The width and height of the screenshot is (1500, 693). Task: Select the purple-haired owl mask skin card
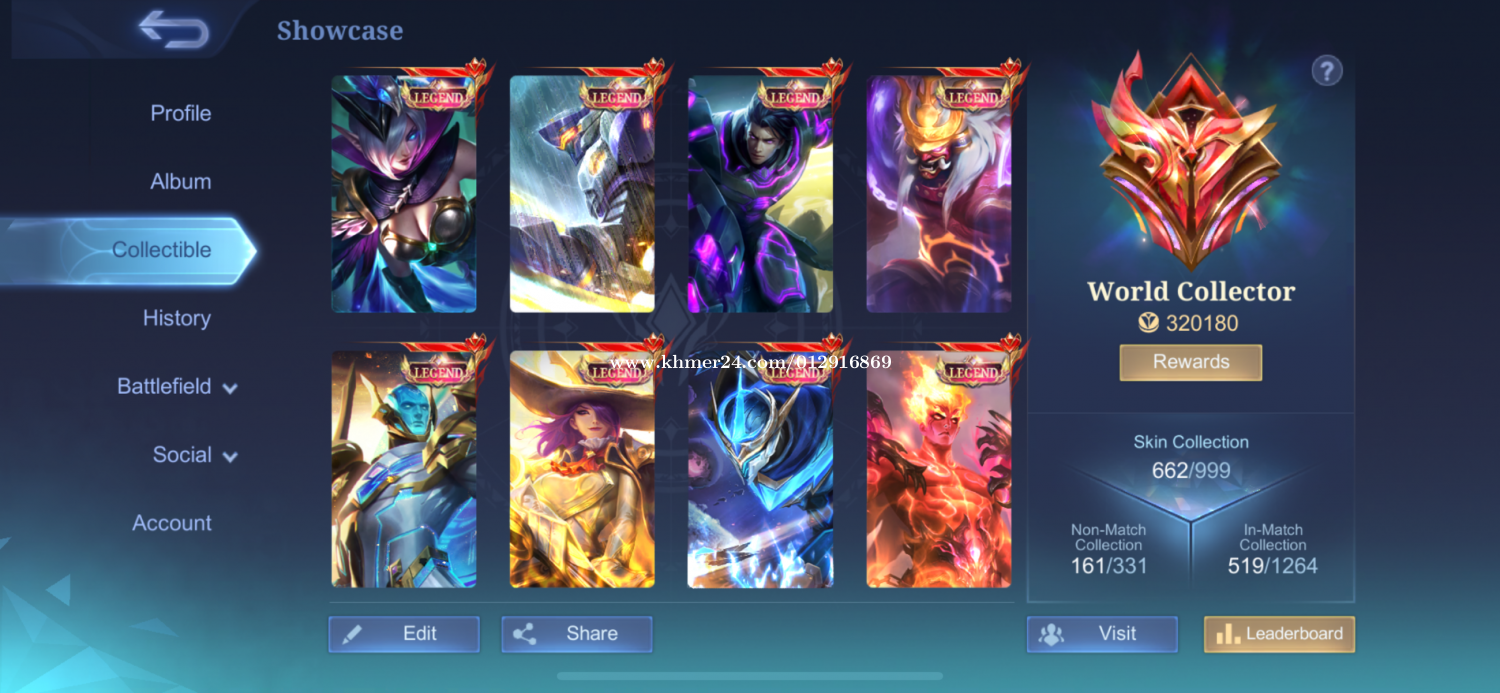404,194
